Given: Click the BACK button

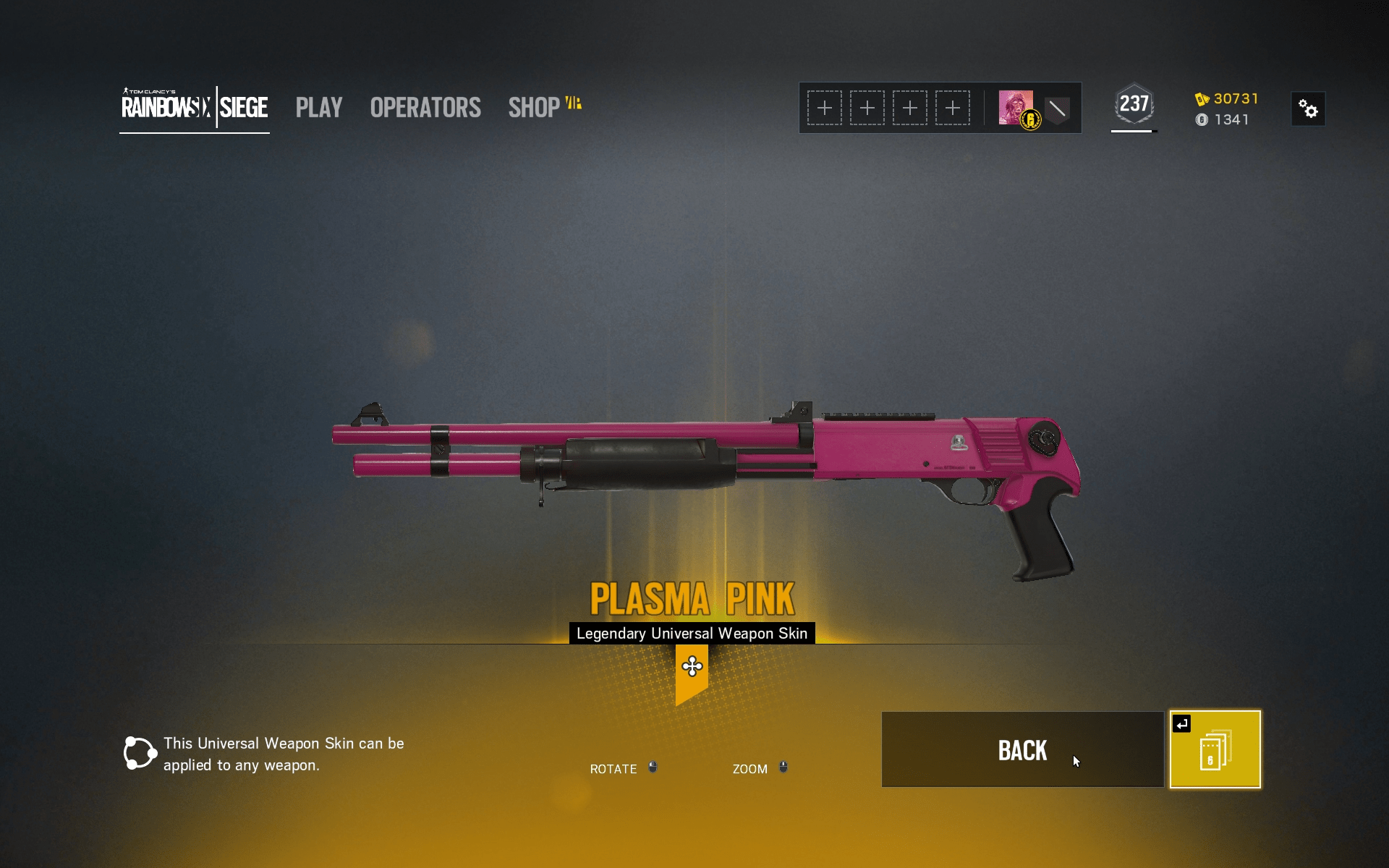Looking at the screenshot, I should (1022, 750).
